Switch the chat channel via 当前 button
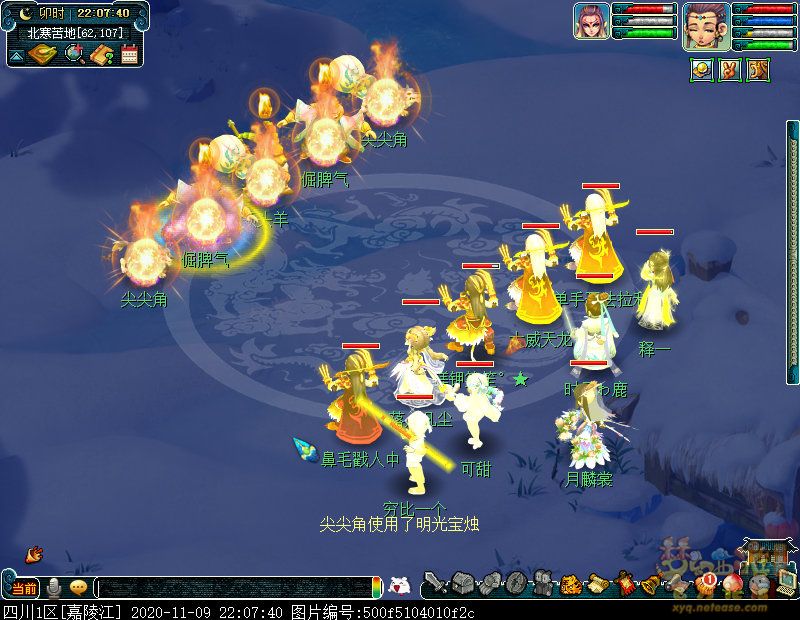Viewport: 800px width, 620px height. [x=23, y=588]
